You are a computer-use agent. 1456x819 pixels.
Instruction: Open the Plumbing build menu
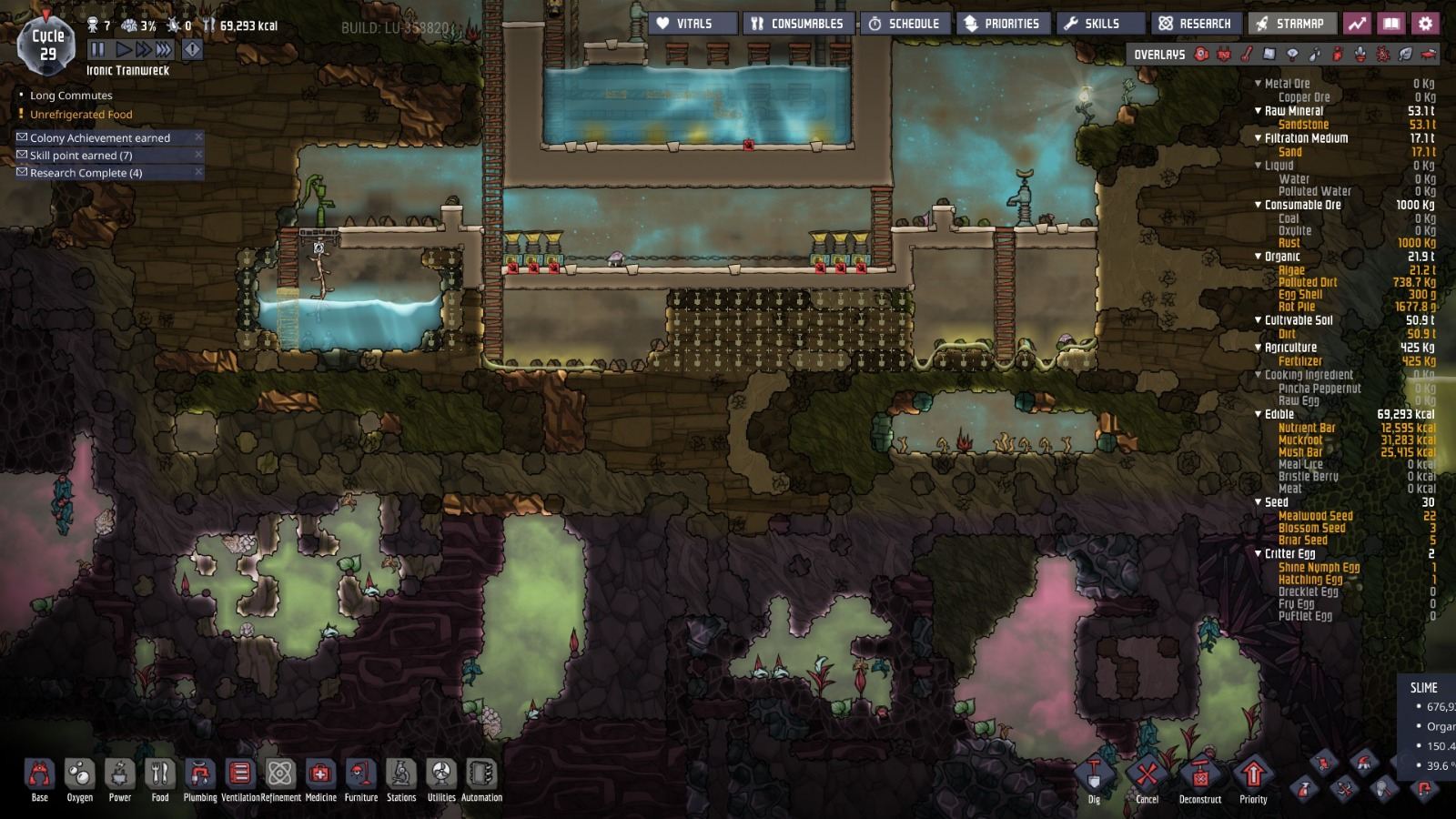200,774
